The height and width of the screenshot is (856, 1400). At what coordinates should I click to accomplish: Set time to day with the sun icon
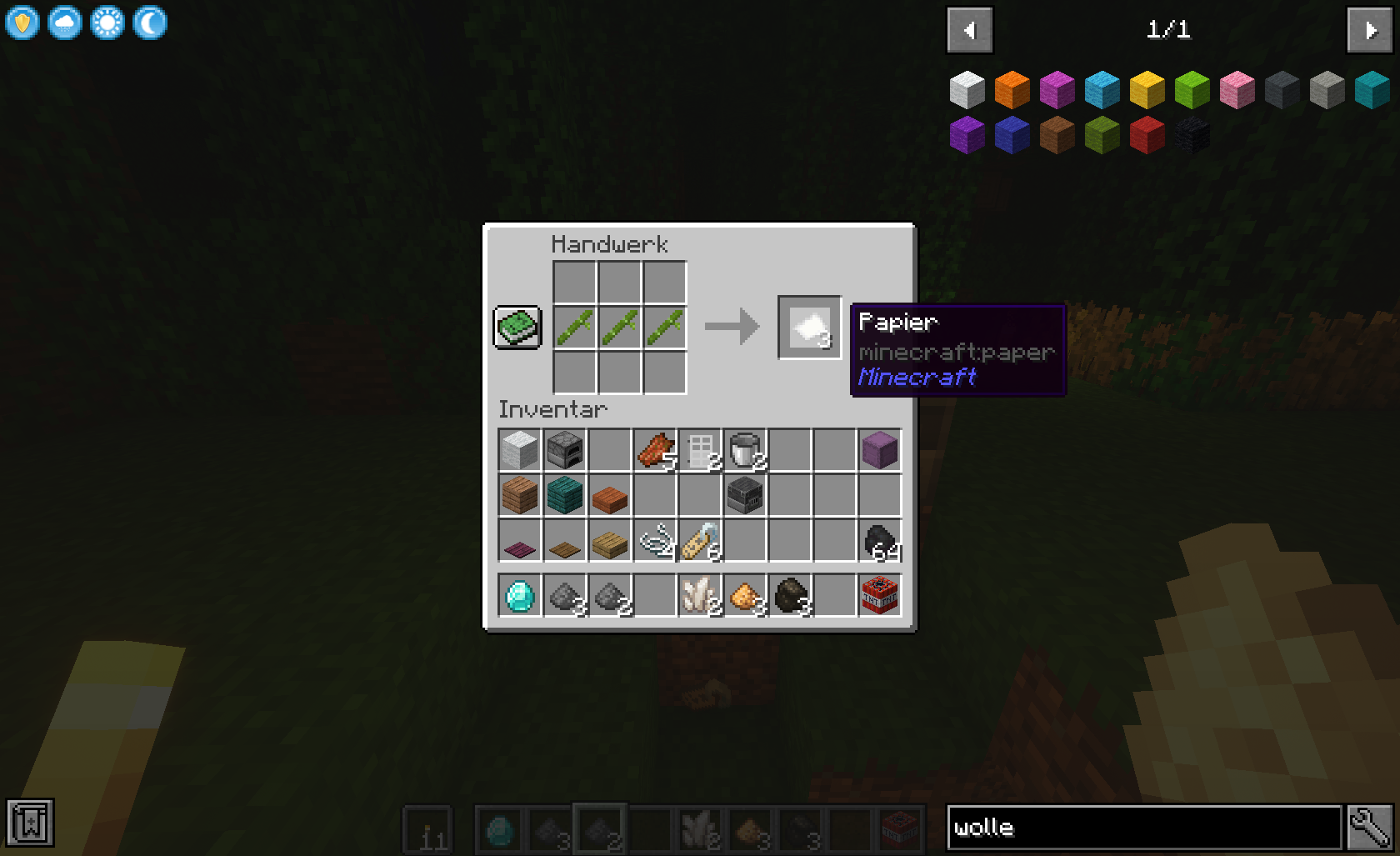(107, 23)
